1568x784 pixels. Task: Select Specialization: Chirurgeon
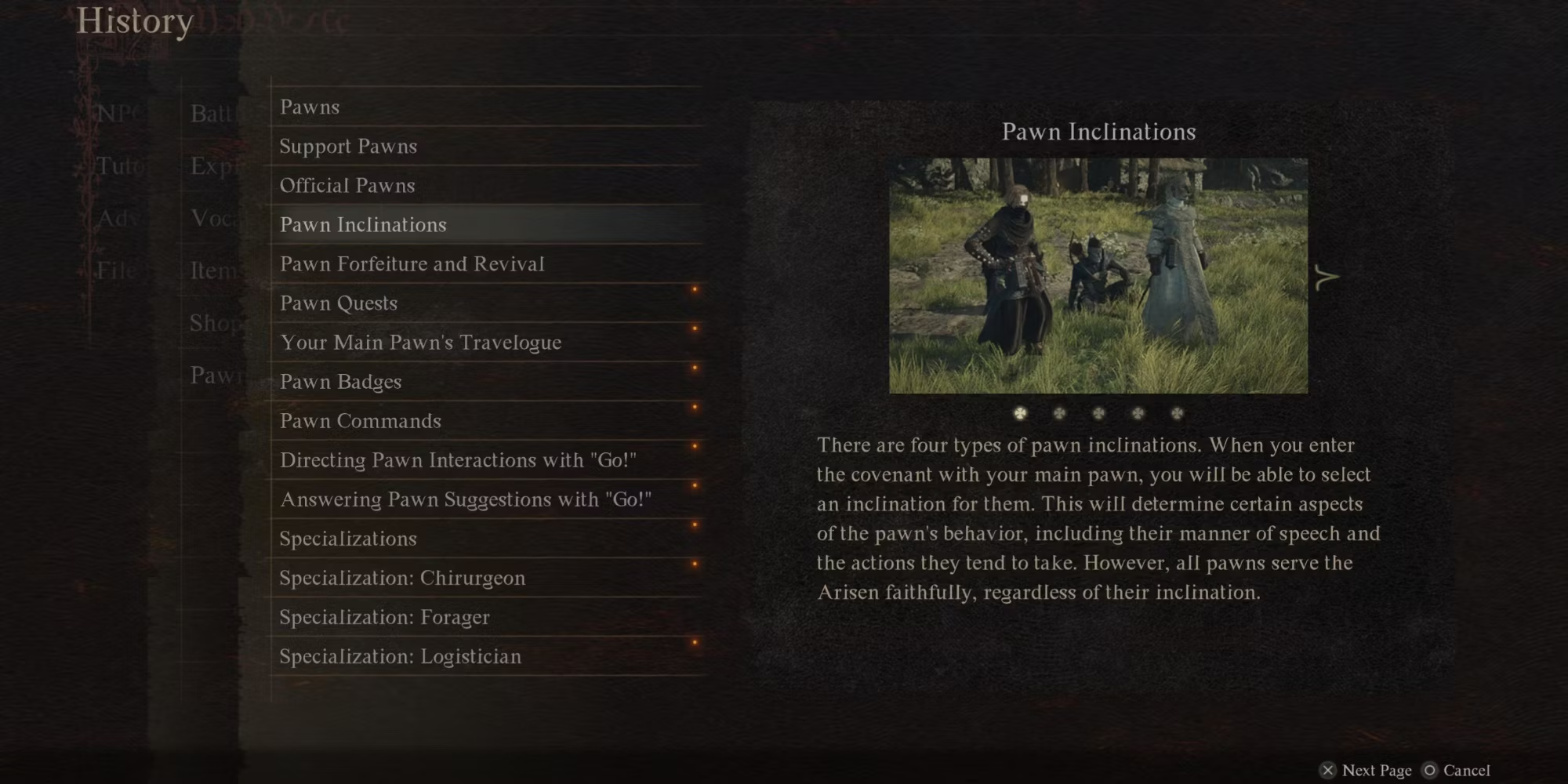point(402,578)
